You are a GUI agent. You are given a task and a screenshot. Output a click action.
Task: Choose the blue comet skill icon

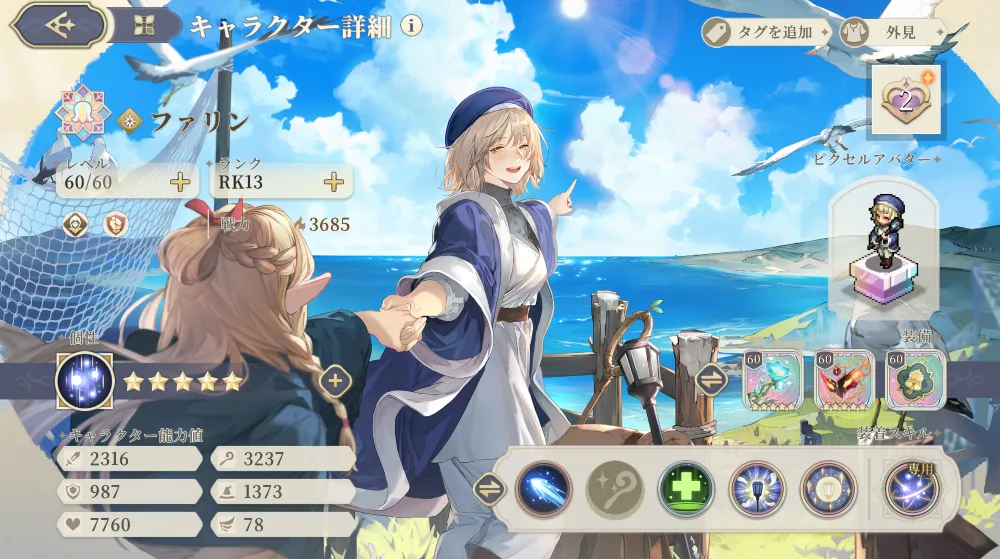pyautogui.click(x=543, y=489)
